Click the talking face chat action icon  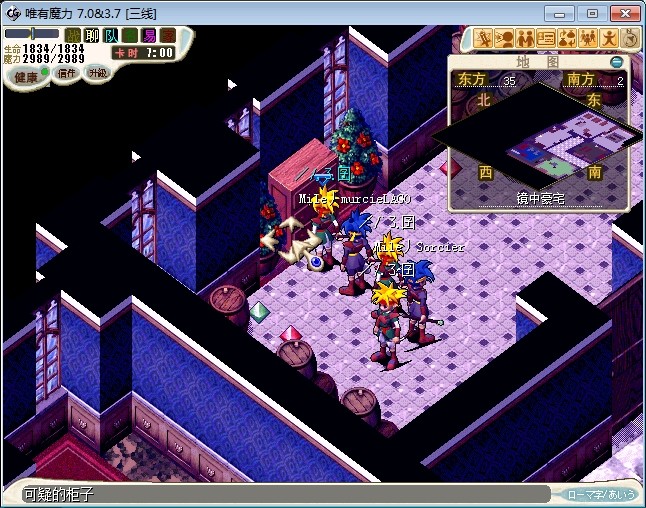pos(504,39)
